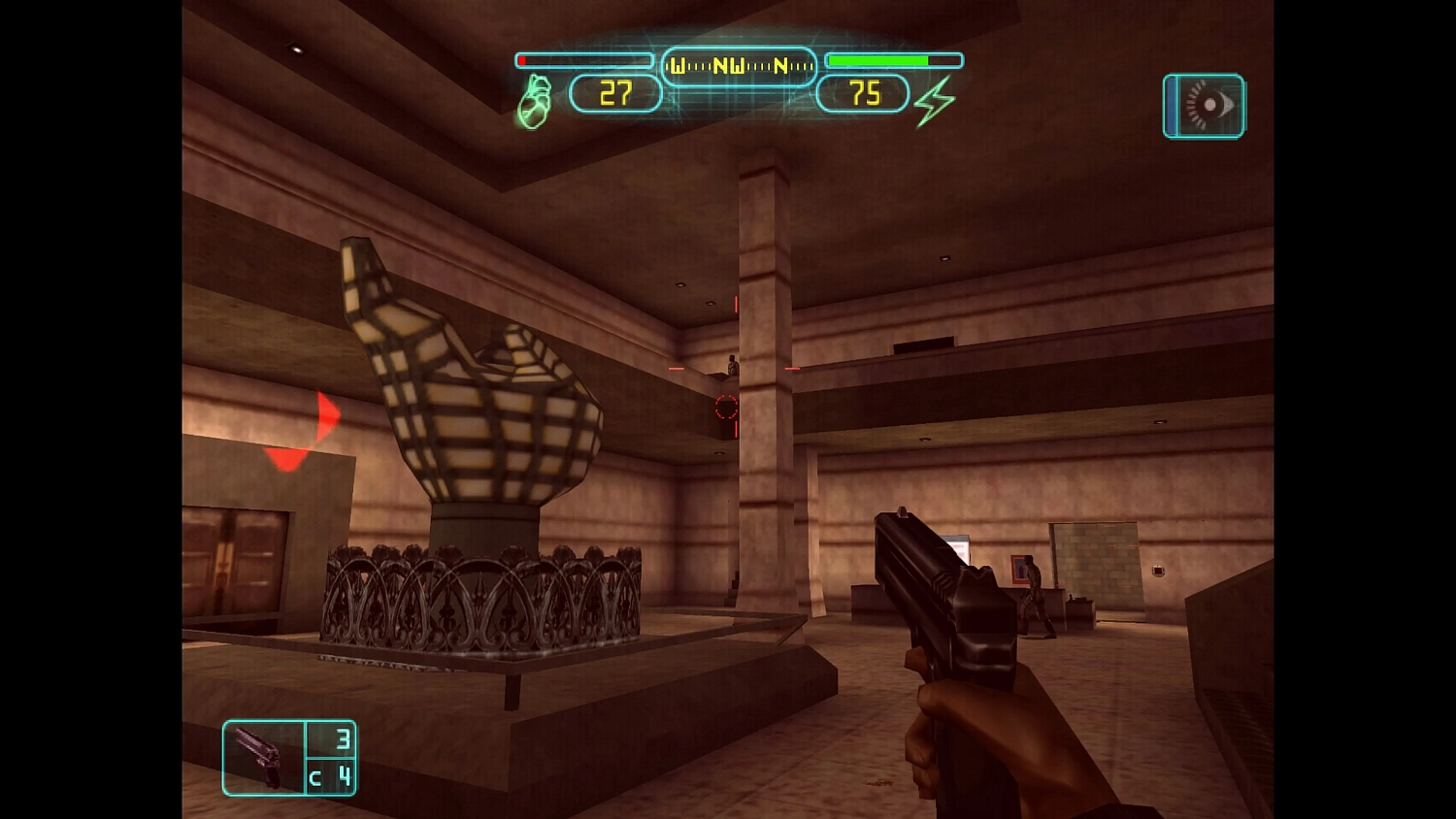1456x819 pixels.
Task: Select the lightning bolt energy icon
Action: pos(934,98)
